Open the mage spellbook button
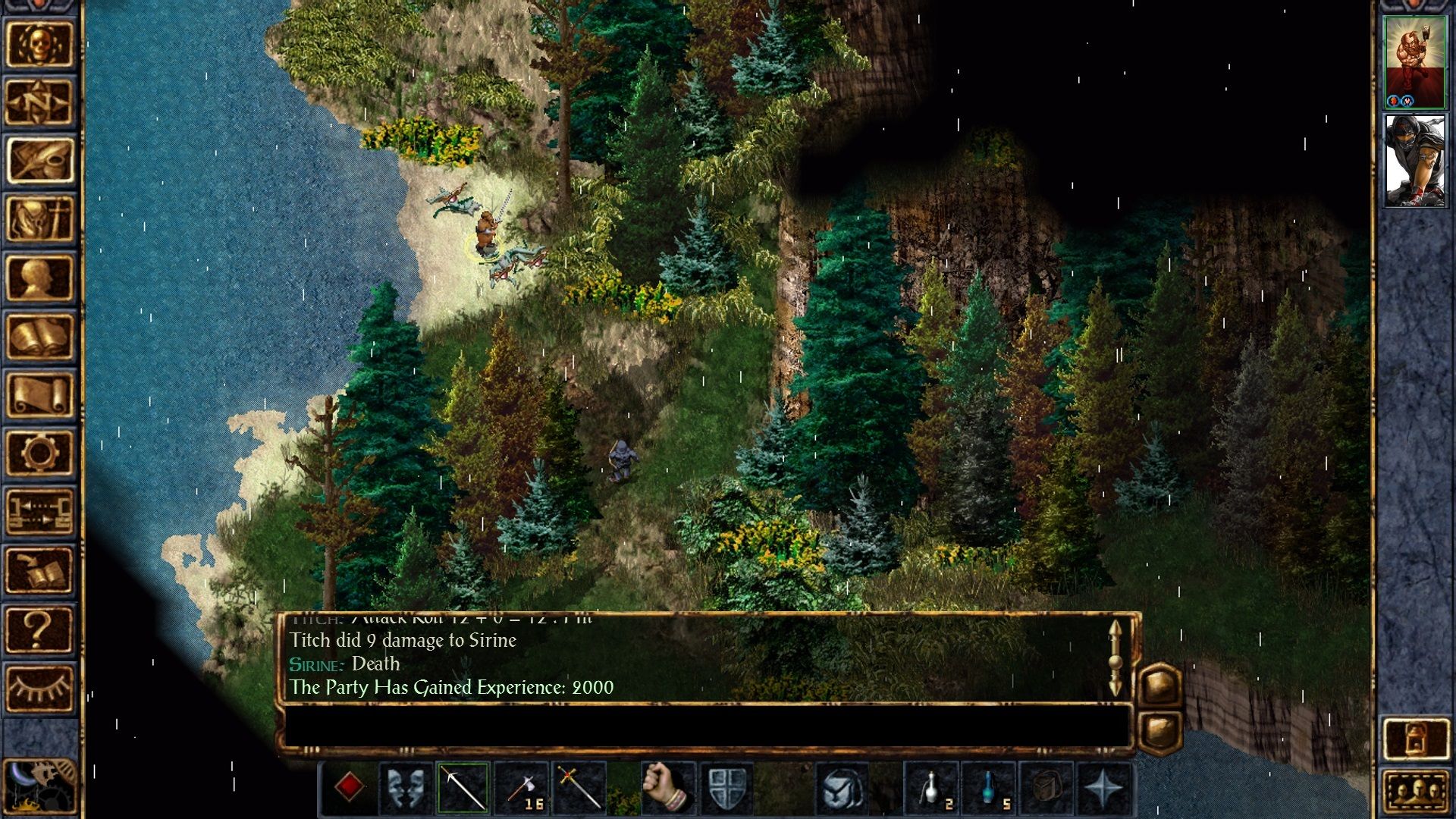The height and width of the screenshot is (819, 1456). (x=39, y=336)
